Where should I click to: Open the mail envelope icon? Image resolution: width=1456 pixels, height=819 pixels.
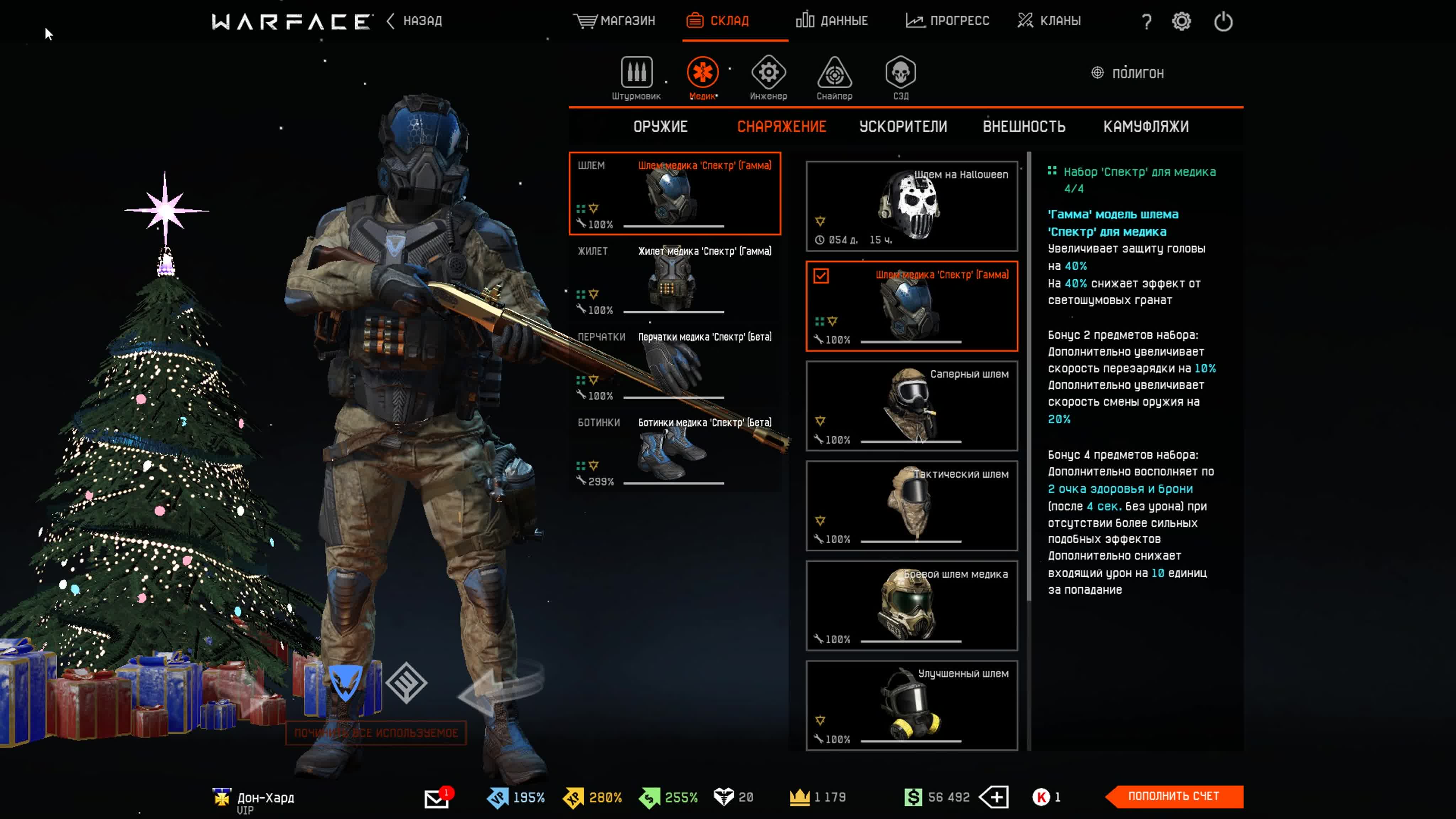click(x=437, y=798)
